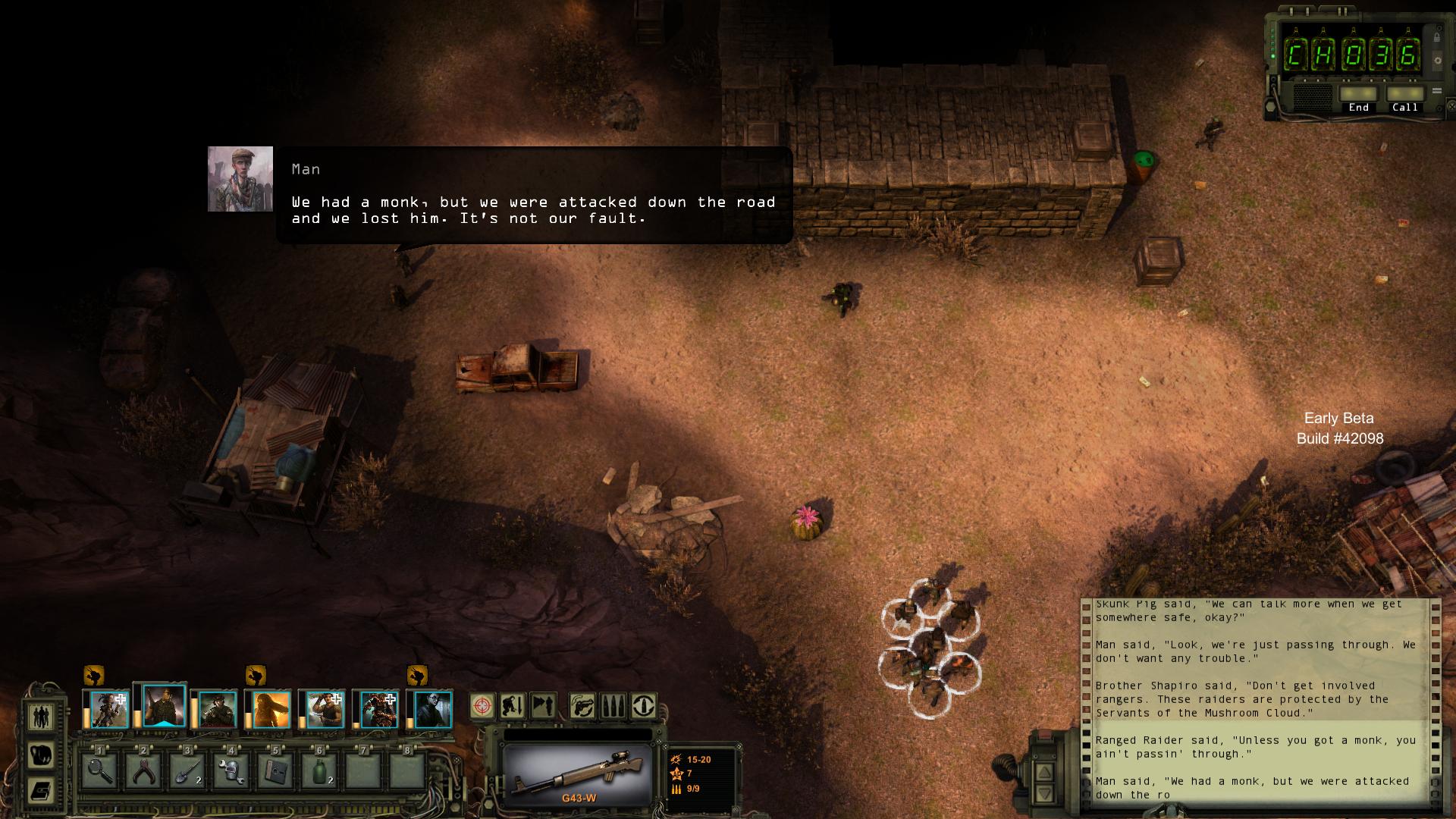This screenshot has width=1456, height=819.
Task: Toggle the crouch stance button
Action: (x=513, y=706)
